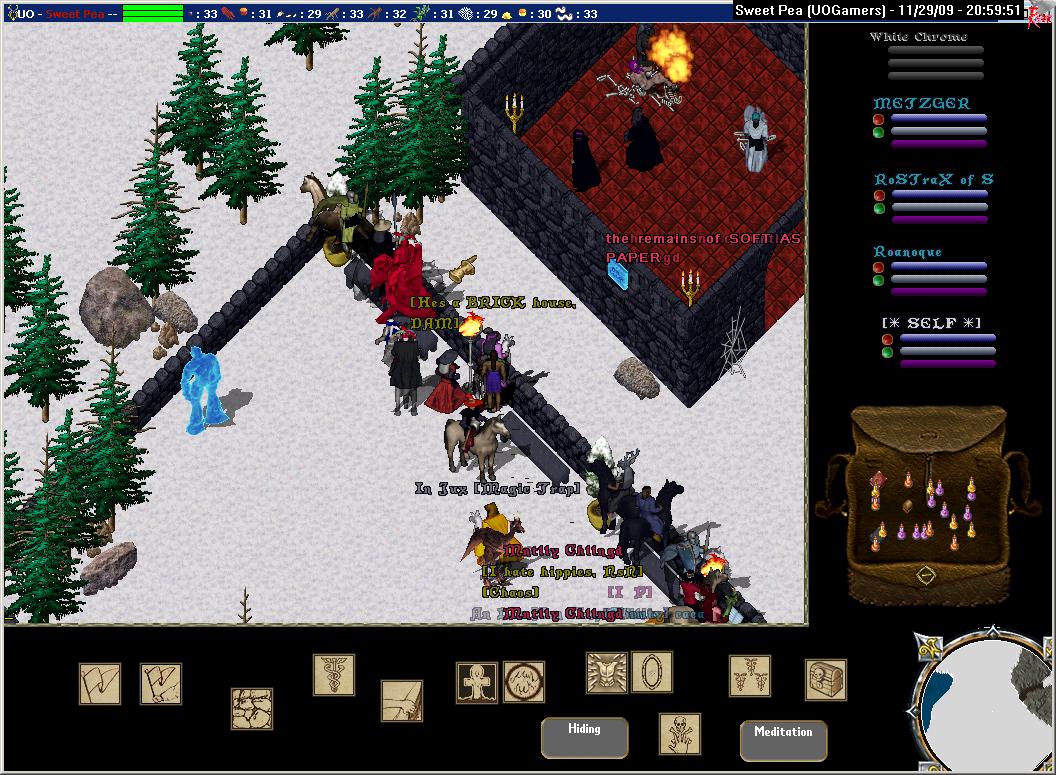Use the Hiding skill button
This screenshot has width=1056, height=775.
click(584, 737)
